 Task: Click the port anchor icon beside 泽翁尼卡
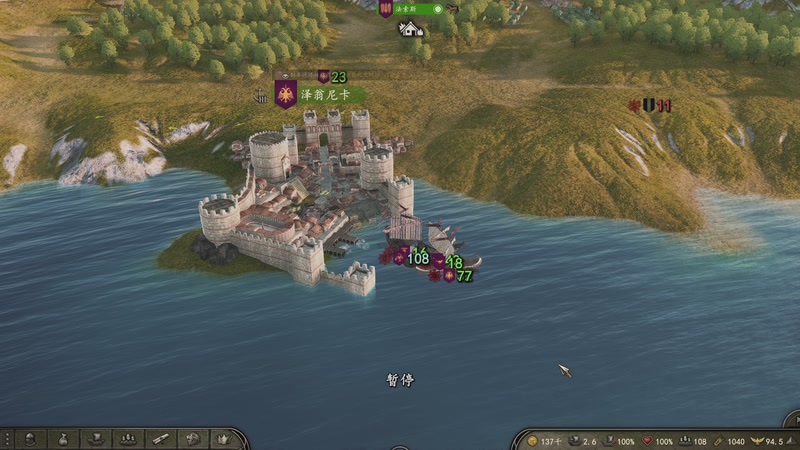click(x=262, y=95)
